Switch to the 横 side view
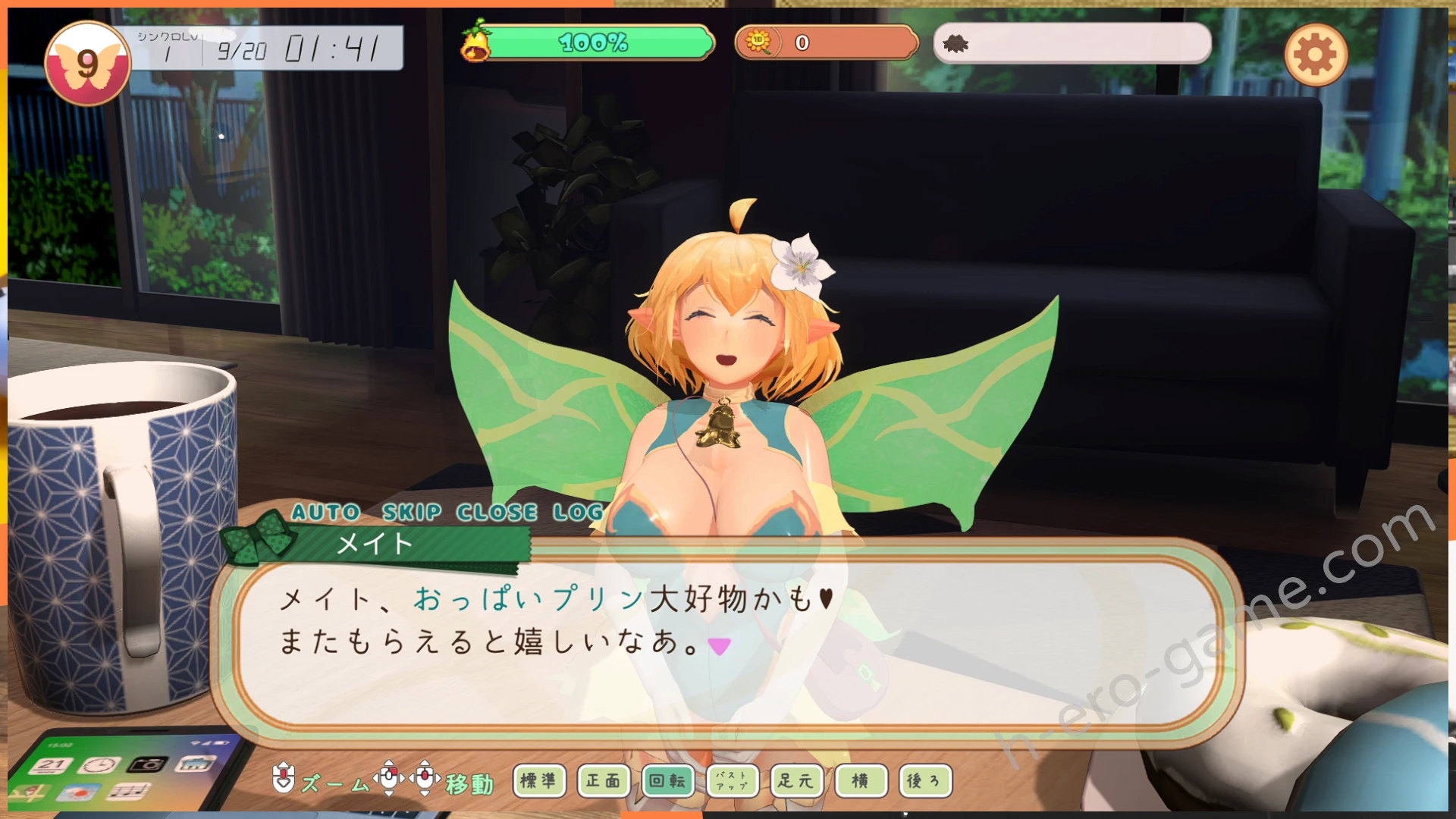This screenshot has width=1456, height=819. (x=860, y=780)
